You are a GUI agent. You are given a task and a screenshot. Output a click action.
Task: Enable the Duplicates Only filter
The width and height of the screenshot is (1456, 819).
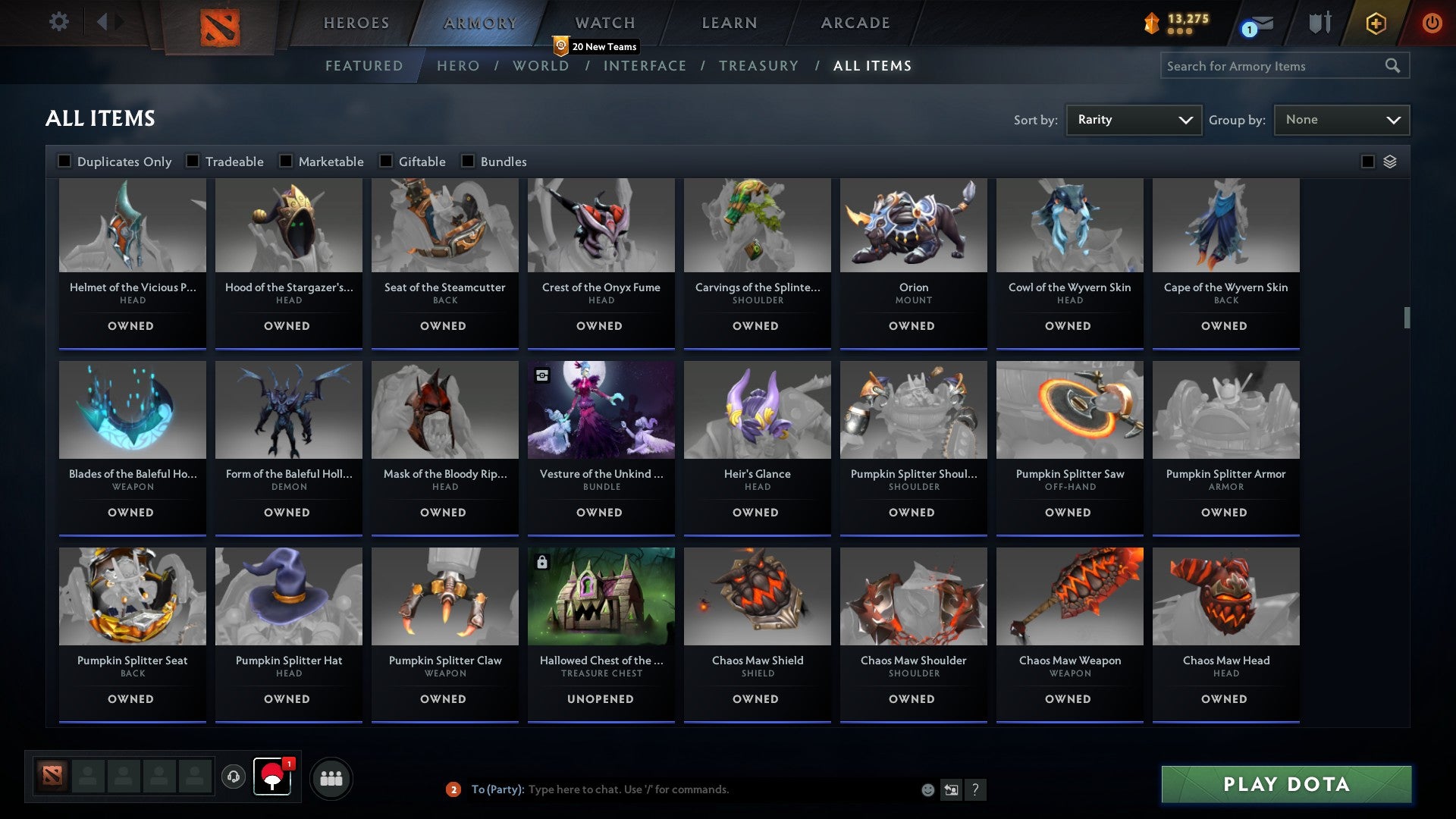[x=64, y=161]
